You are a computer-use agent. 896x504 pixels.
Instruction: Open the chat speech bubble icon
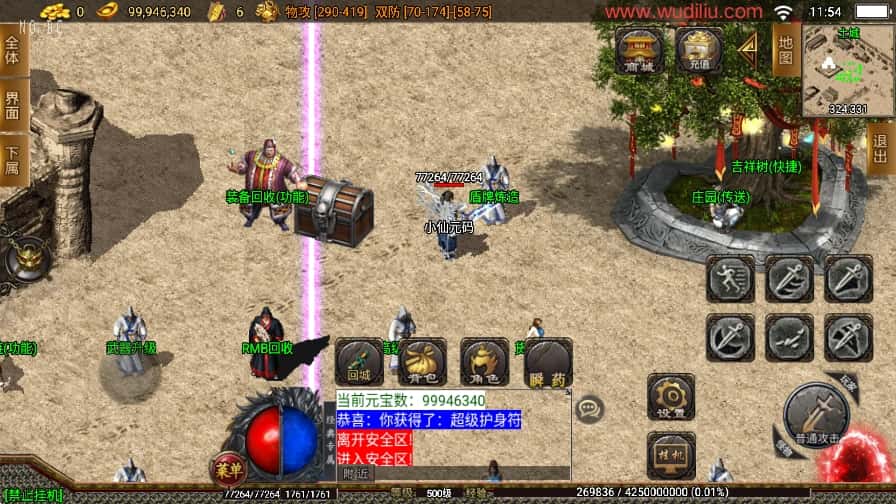click(590, 407)
